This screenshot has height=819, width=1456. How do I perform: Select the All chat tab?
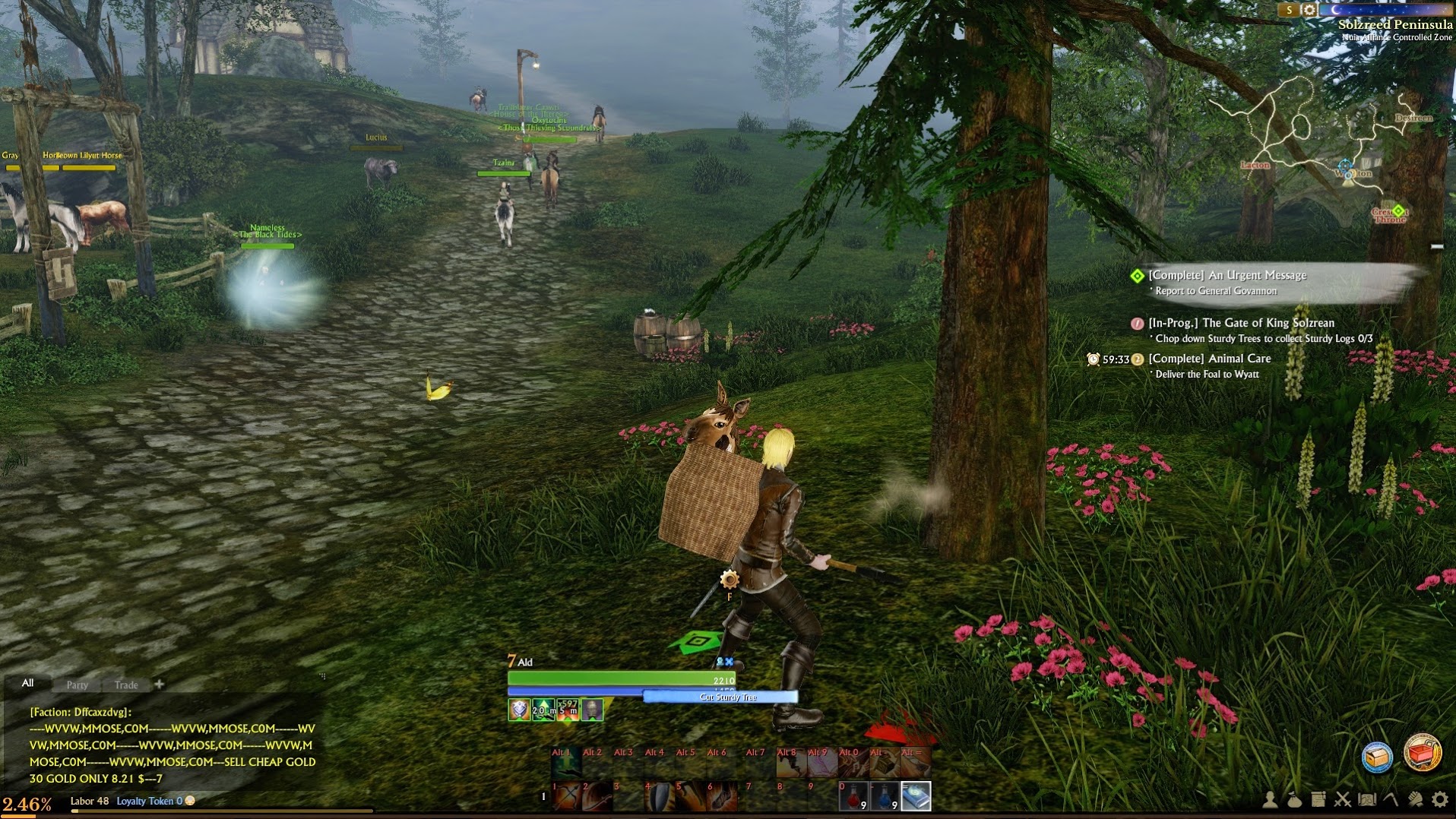(x=28, y=683)
